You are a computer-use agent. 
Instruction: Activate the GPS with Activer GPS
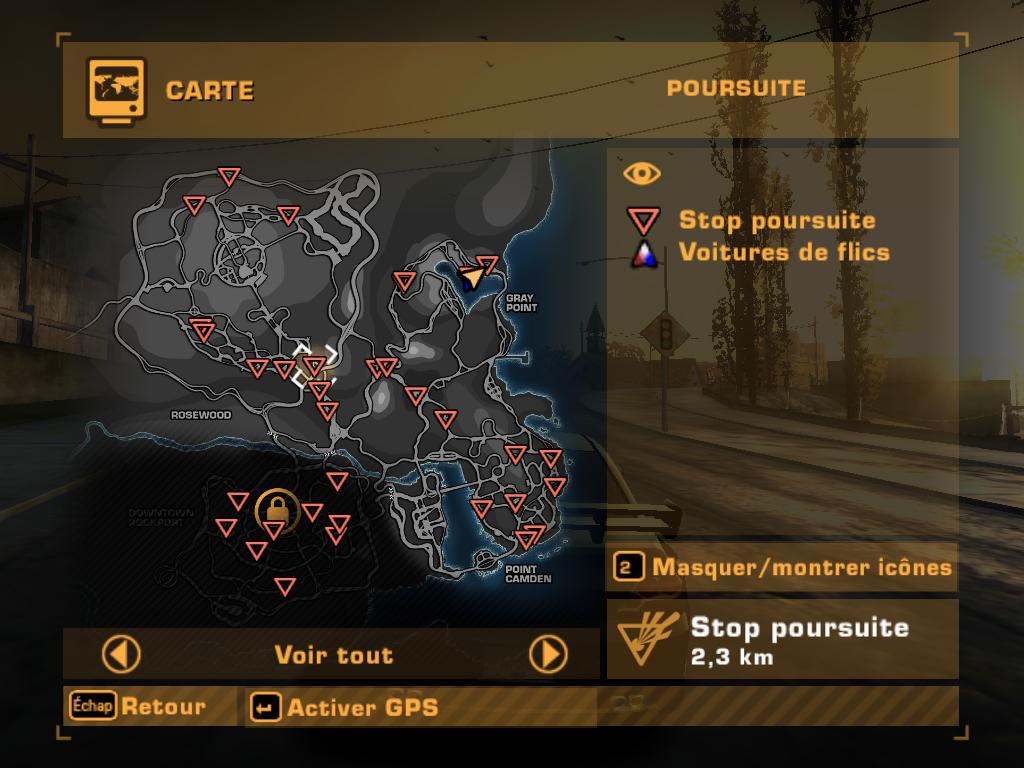click(346, 708)
